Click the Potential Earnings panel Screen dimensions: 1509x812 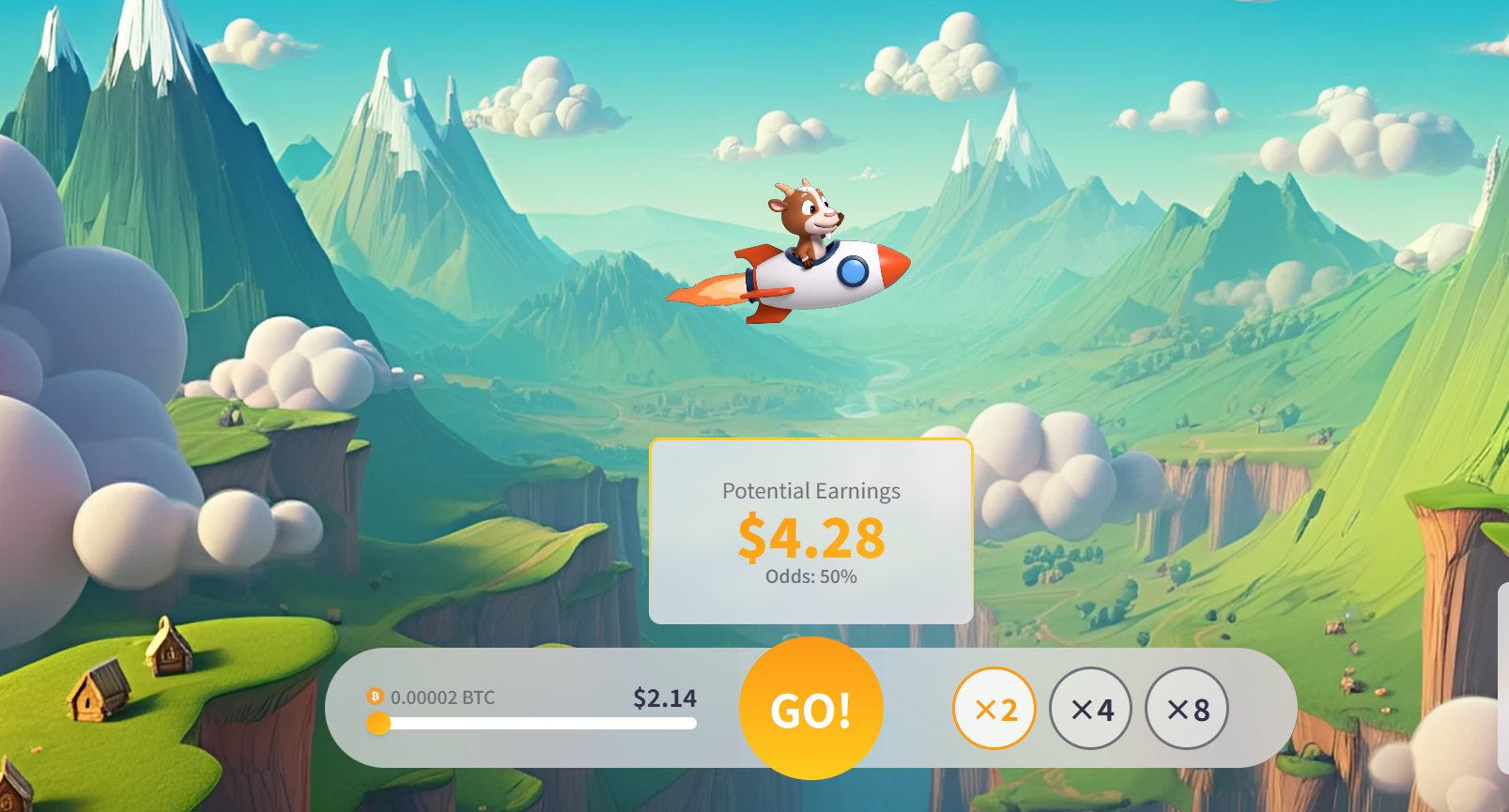coord(809,530)
